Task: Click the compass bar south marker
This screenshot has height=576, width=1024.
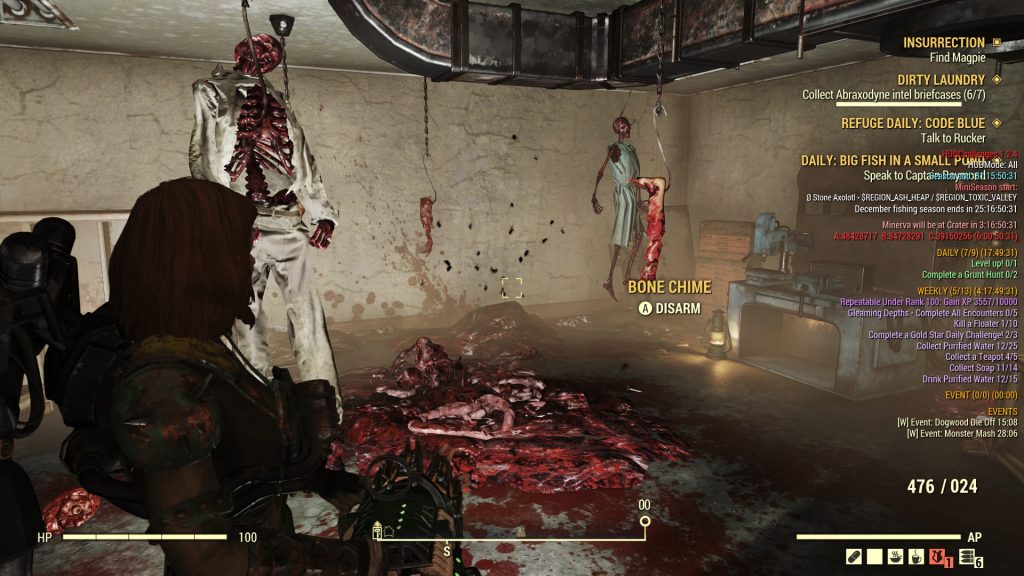Action: point(447,551)
